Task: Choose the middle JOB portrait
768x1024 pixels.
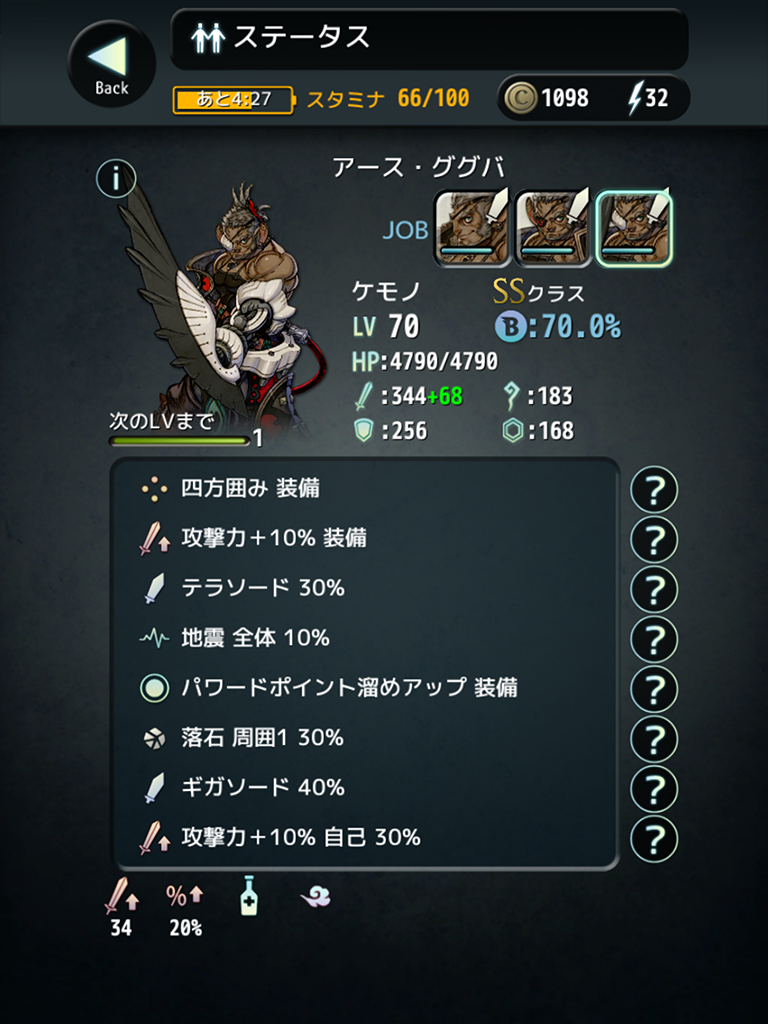Action: tap(553, 228)
